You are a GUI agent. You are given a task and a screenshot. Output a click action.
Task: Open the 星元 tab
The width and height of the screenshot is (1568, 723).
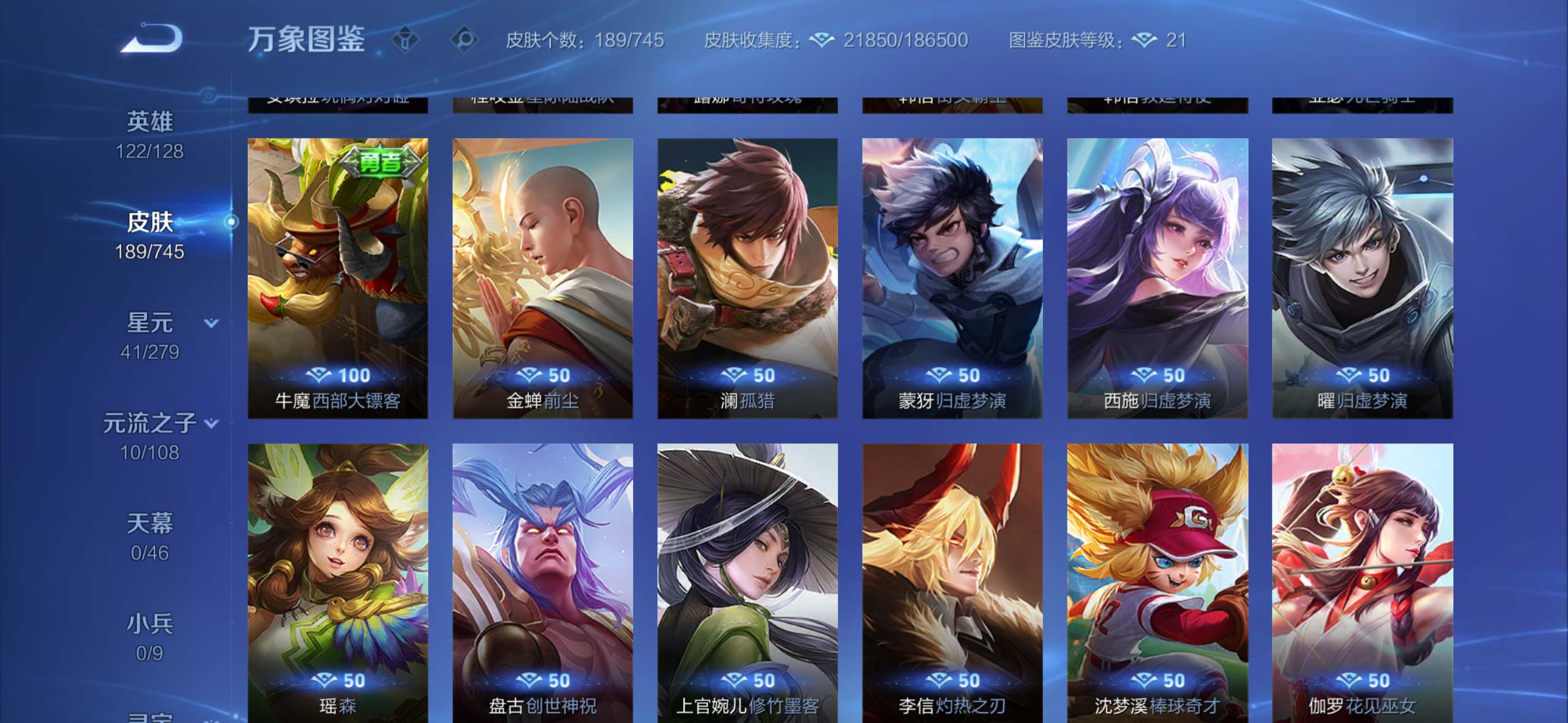pyautogui.click(x=150, y=335)
